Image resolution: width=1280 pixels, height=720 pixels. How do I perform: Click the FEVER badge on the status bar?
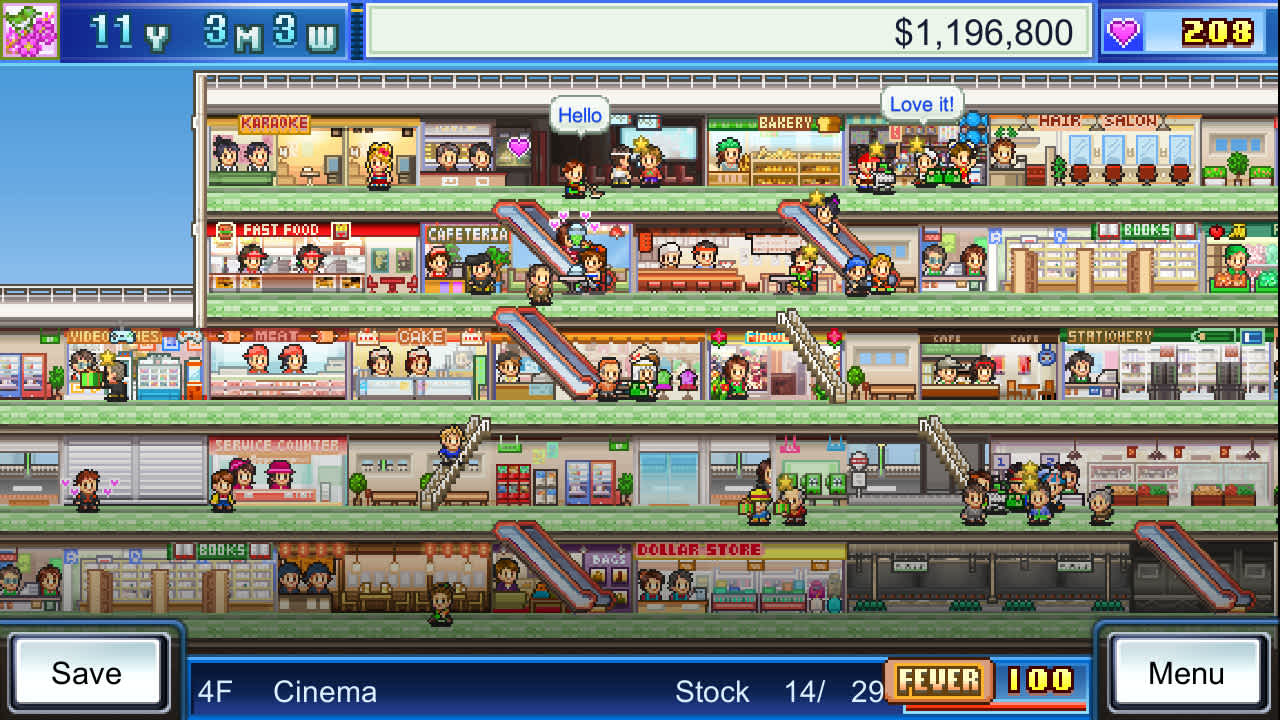click(938, 682)
